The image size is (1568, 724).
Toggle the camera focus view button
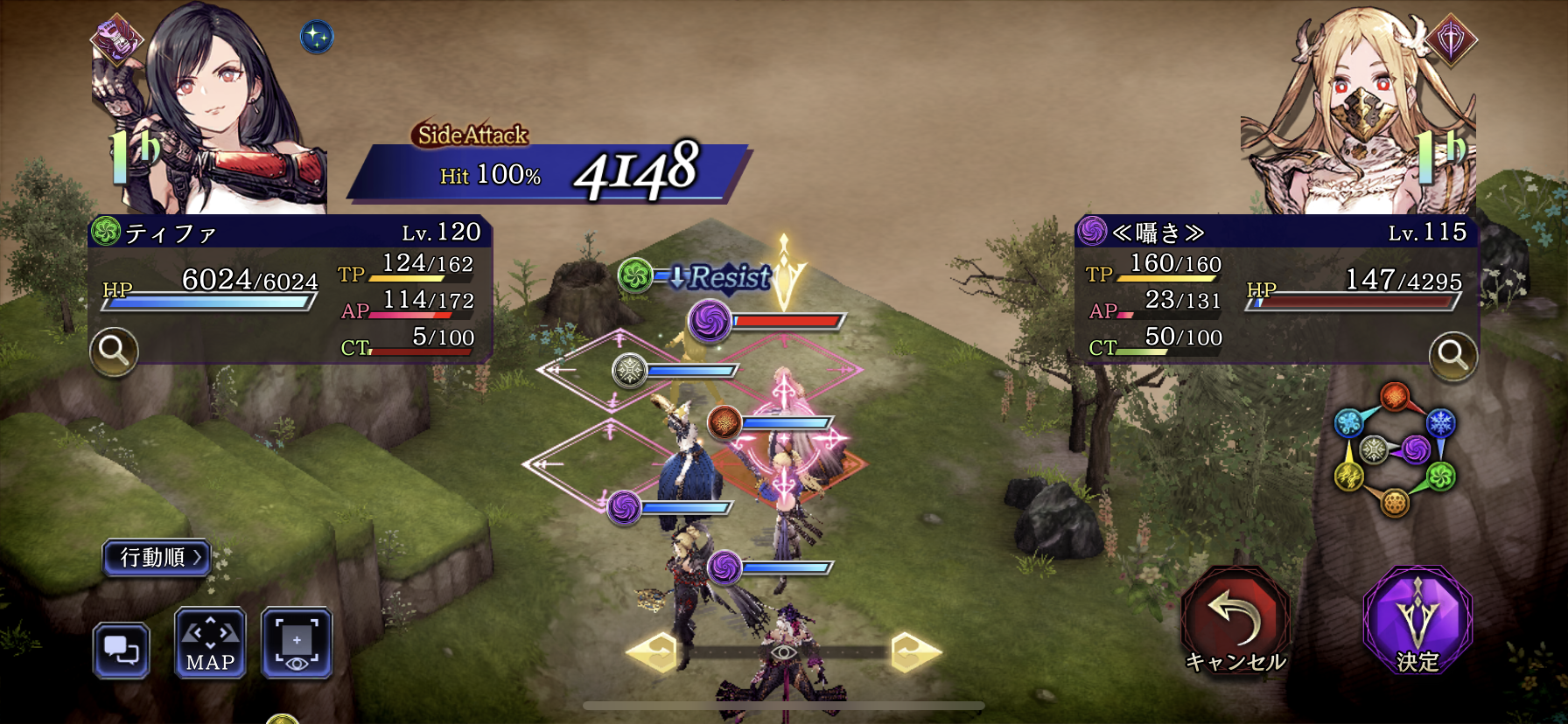(297, 644)
